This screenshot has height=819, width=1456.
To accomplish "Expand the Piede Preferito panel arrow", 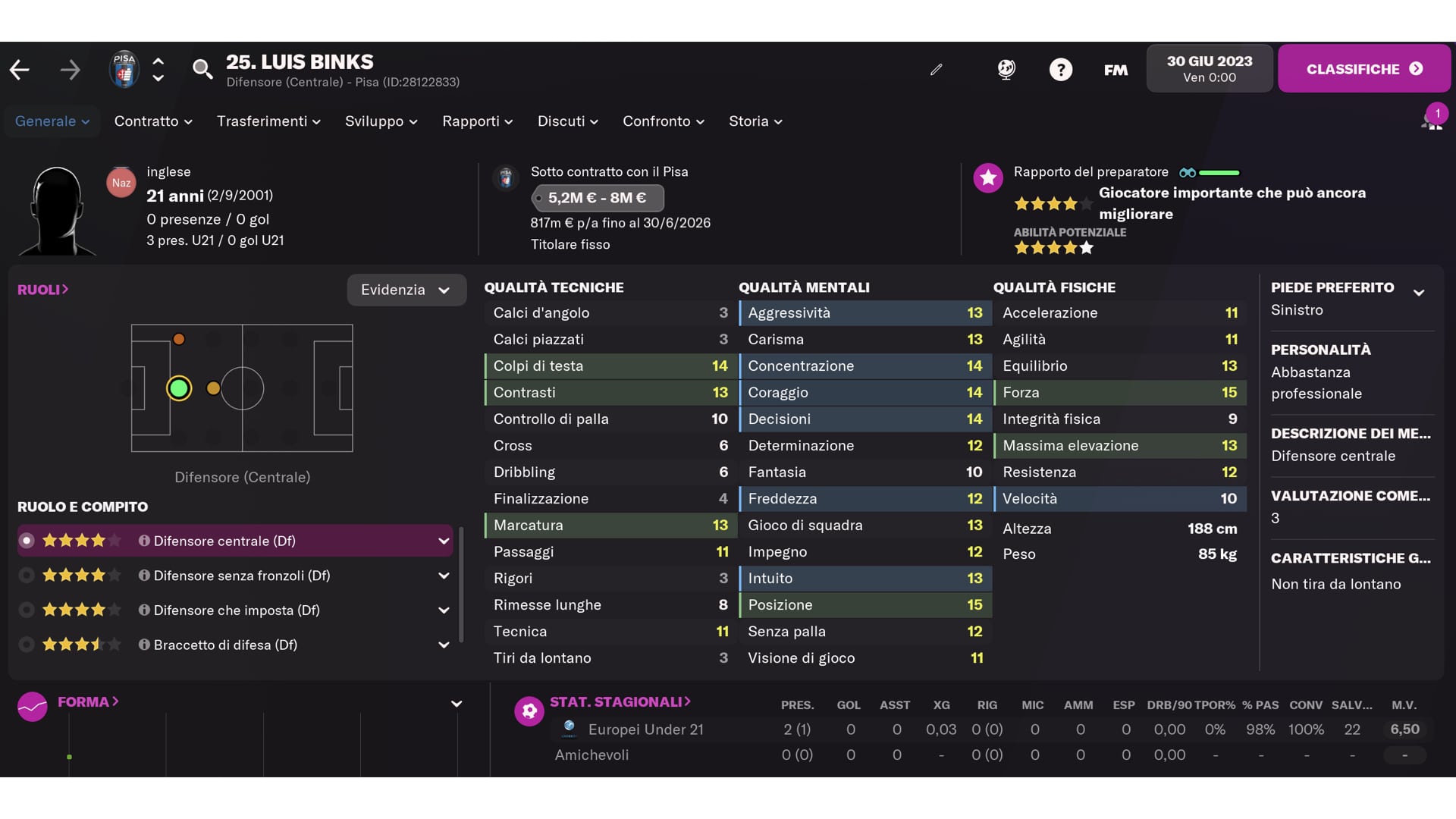I will [x=1419, y=292].
